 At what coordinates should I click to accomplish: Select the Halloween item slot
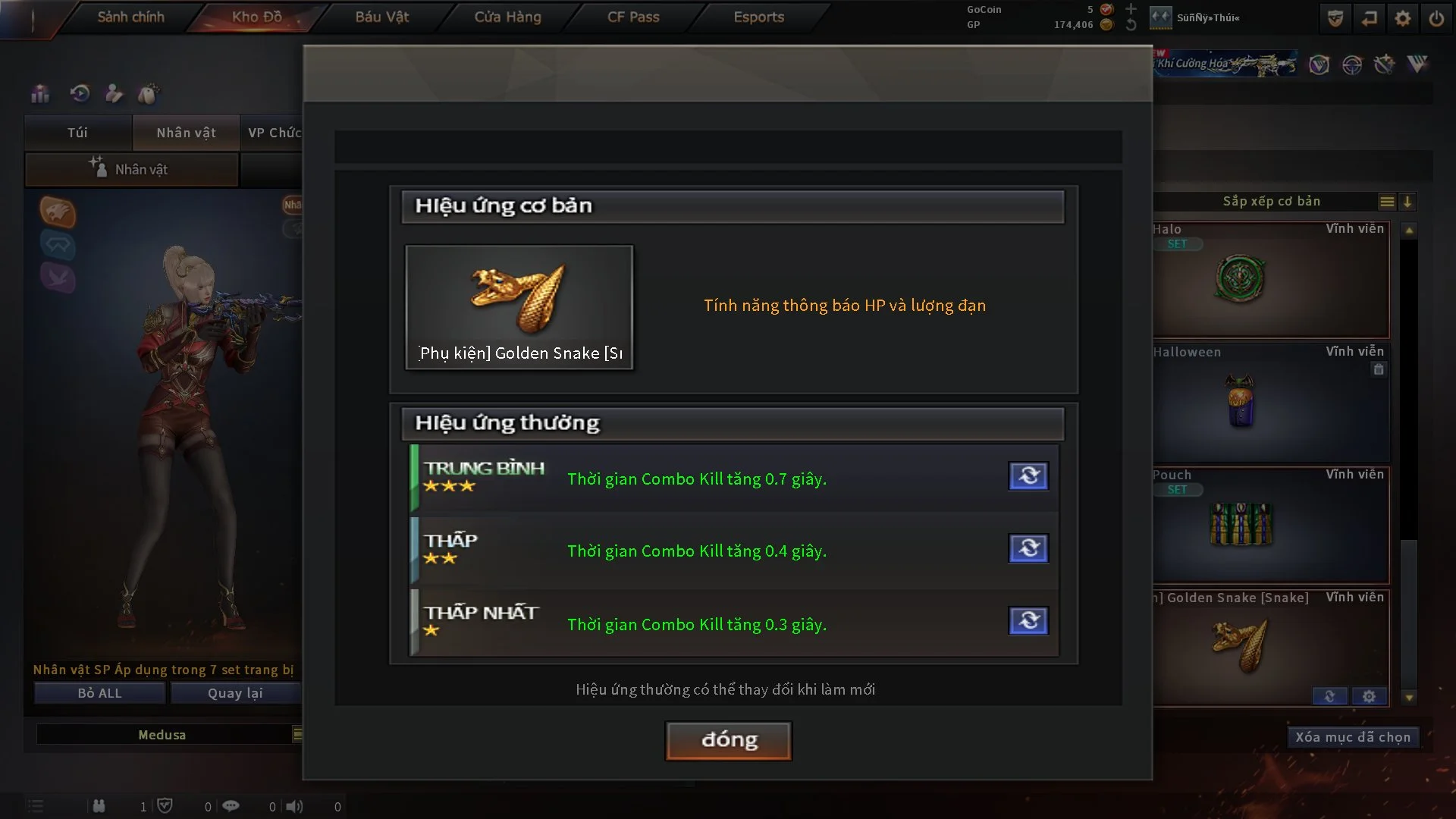[1271, 402]
